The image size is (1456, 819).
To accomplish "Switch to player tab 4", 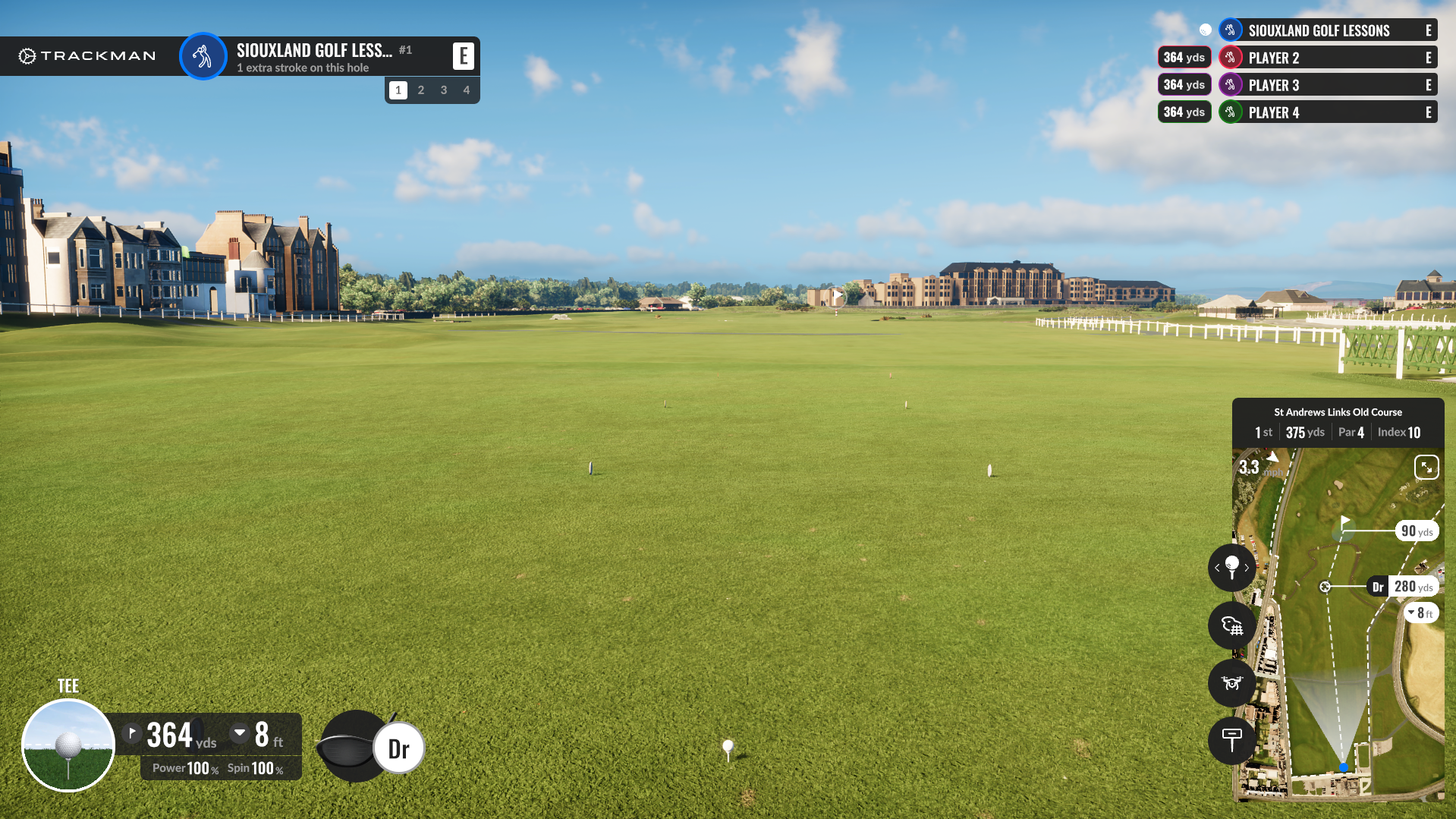I will [x=467, y=90].
